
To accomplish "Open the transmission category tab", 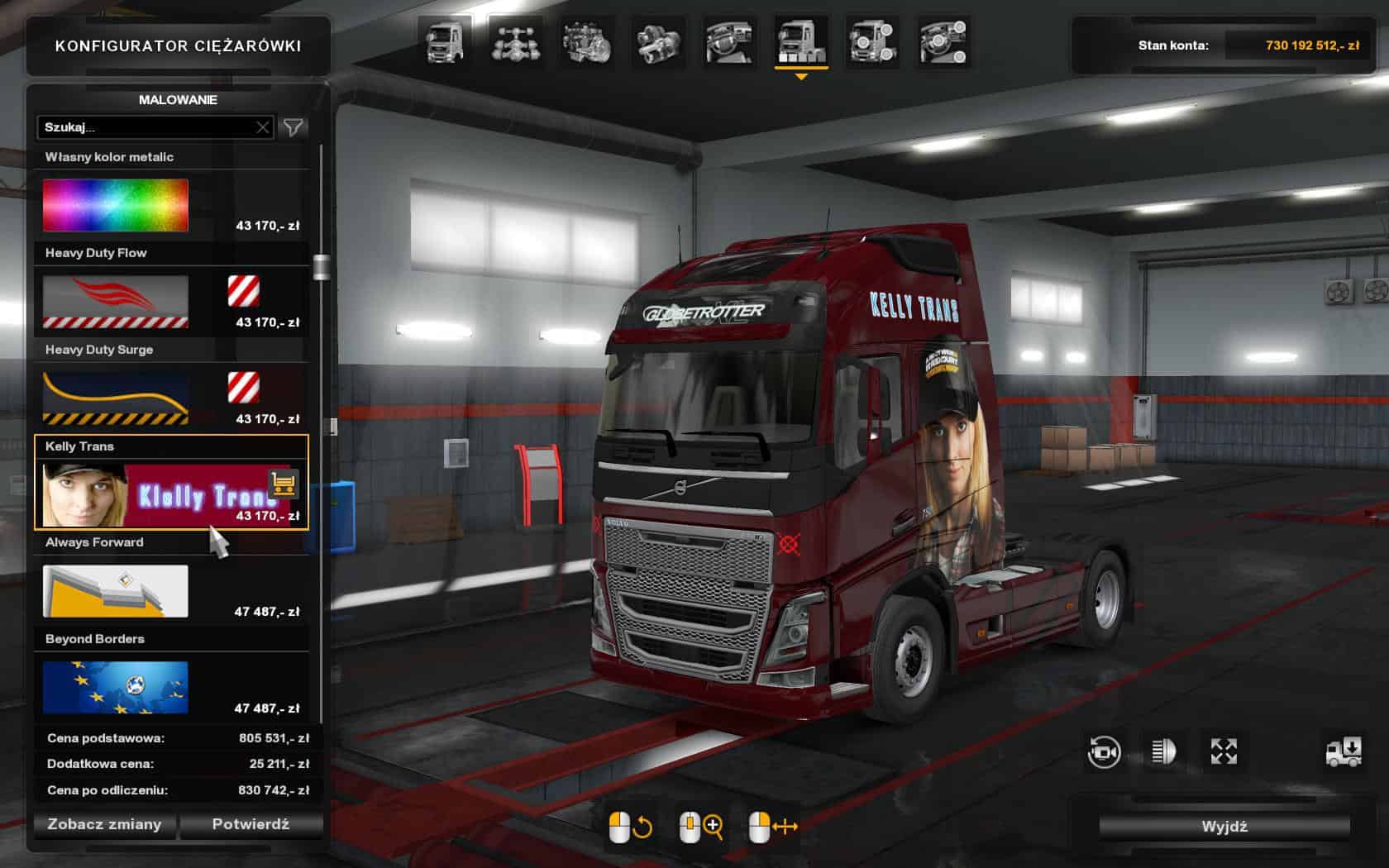I will coord(659,43).
